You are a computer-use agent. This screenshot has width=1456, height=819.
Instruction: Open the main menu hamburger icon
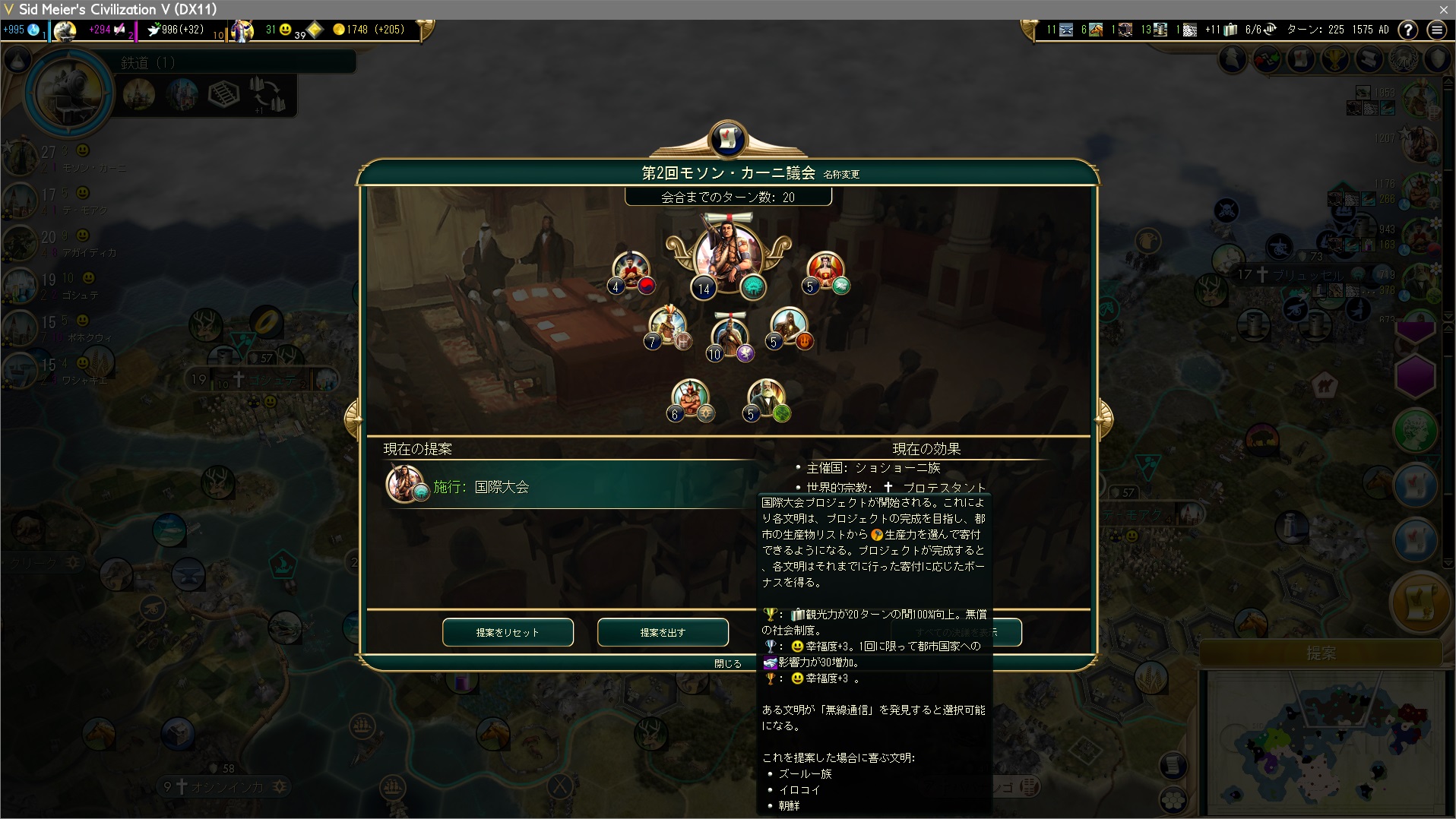tap(1436, 30)
